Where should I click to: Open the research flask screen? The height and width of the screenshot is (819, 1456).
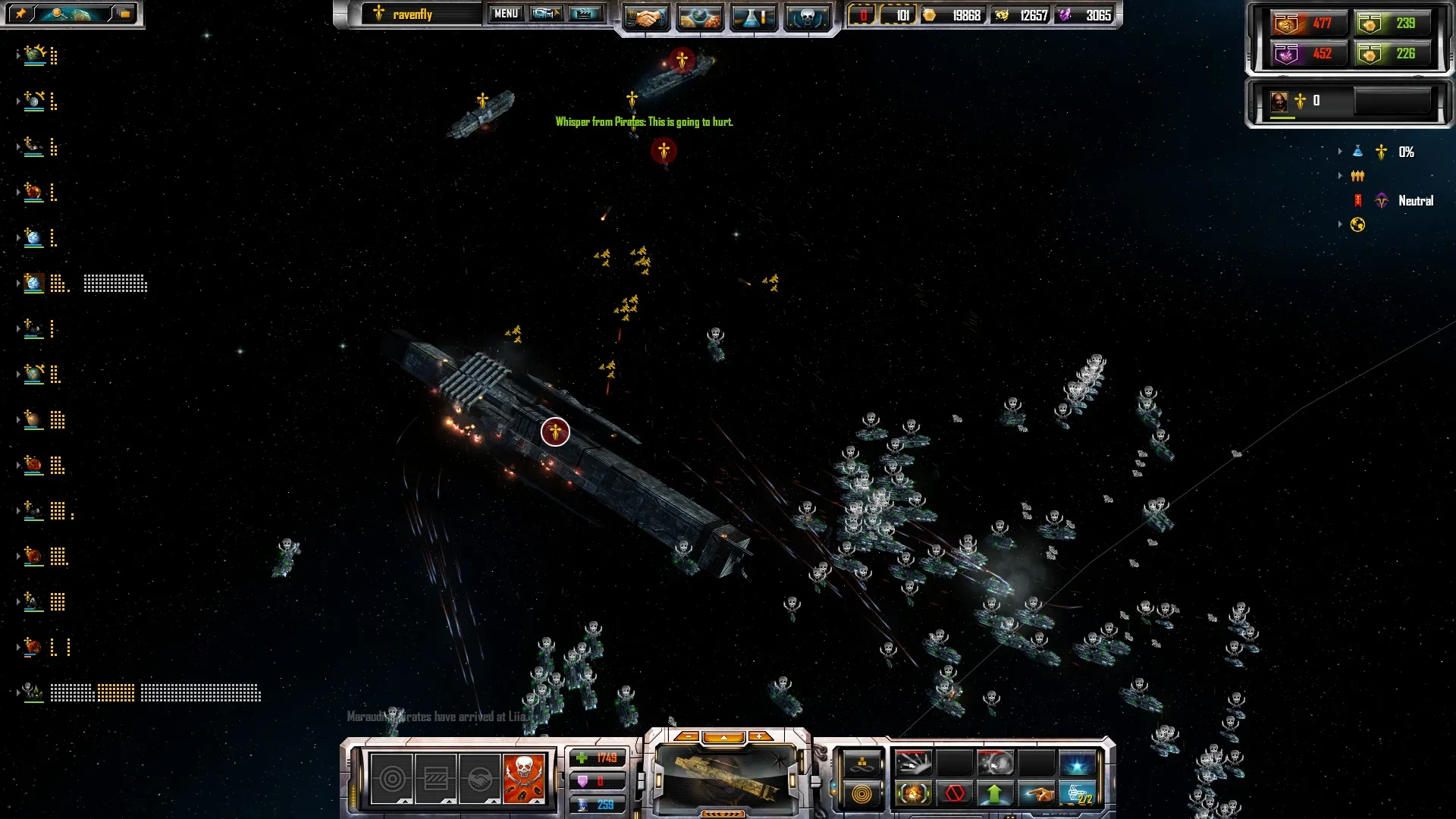coord(753,17)
